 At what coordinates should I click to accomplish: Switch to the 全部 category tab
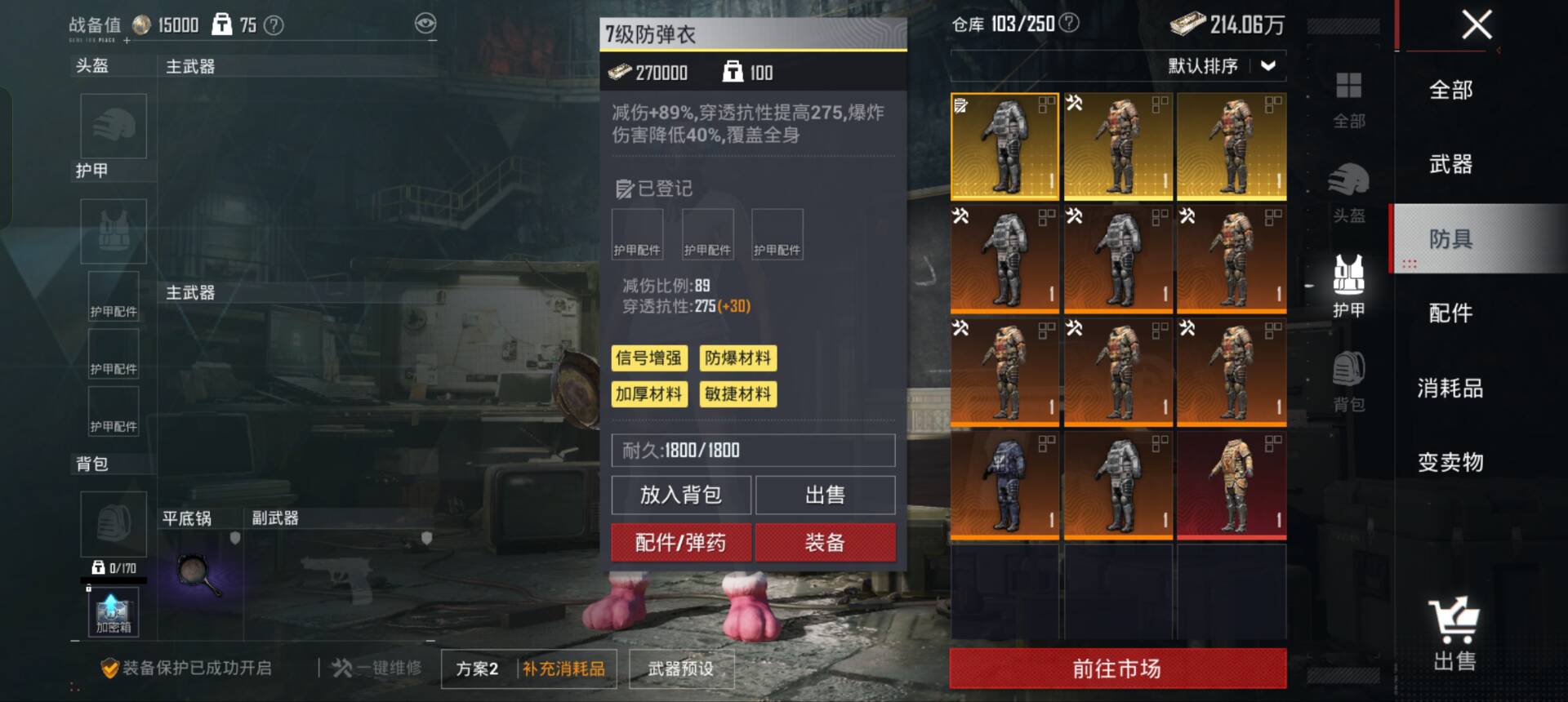(1450, 90)
